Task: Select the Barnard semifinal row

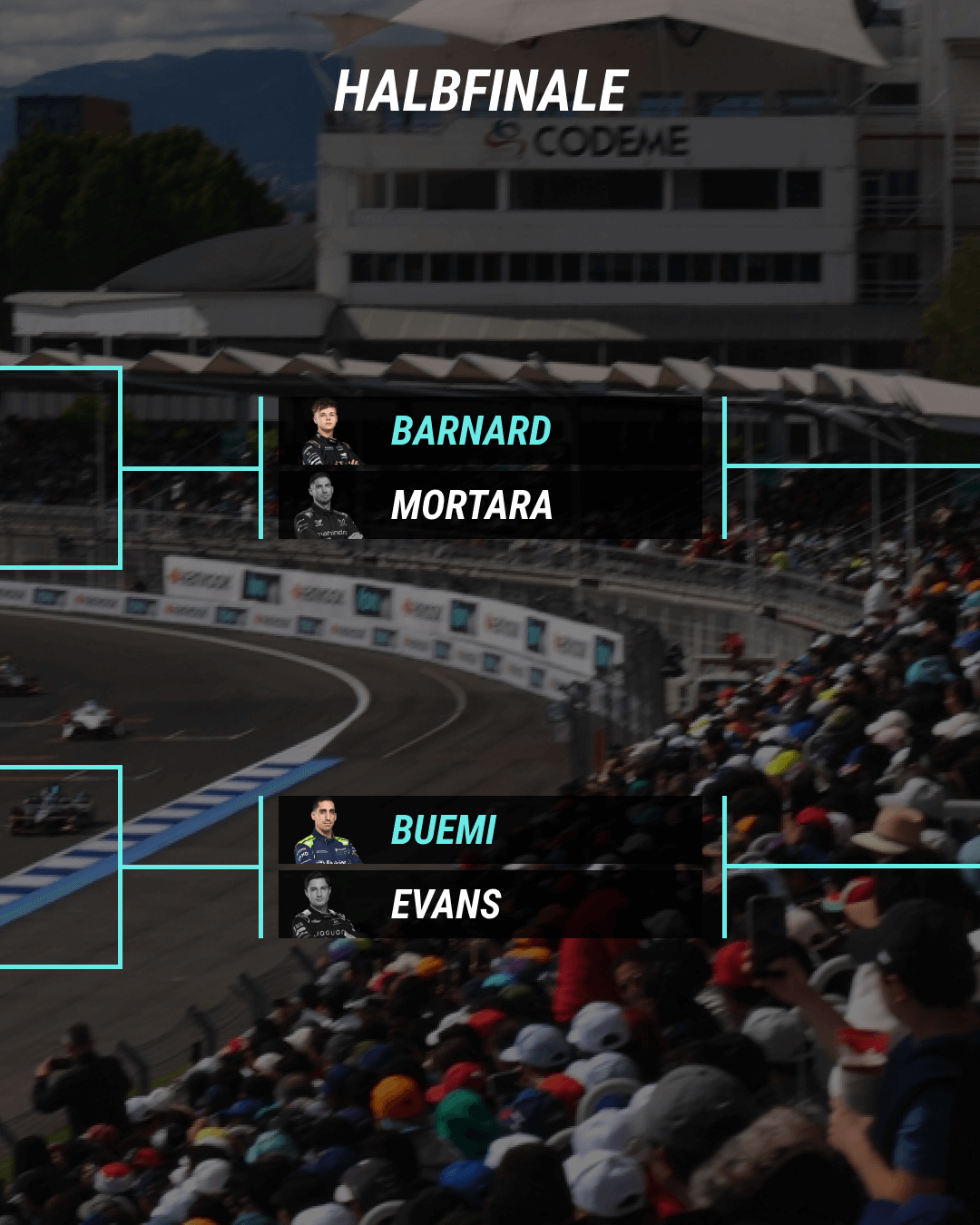Action: pyautogui.click(x=490, y=431)
